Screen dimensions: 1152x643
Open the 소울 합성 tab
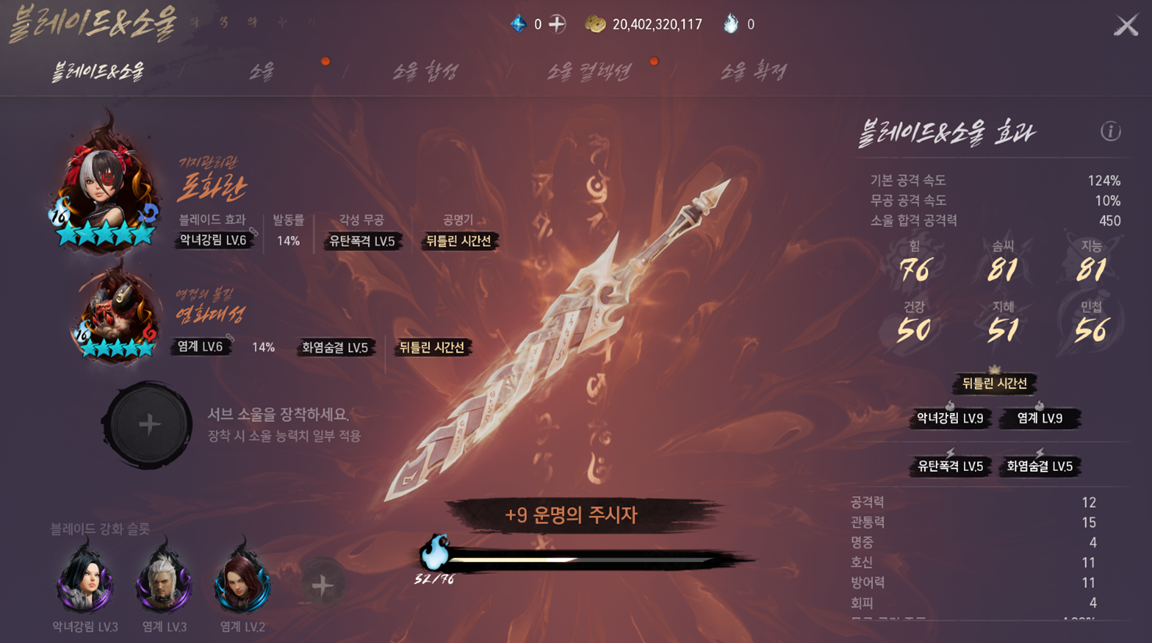tap(425, 71)
